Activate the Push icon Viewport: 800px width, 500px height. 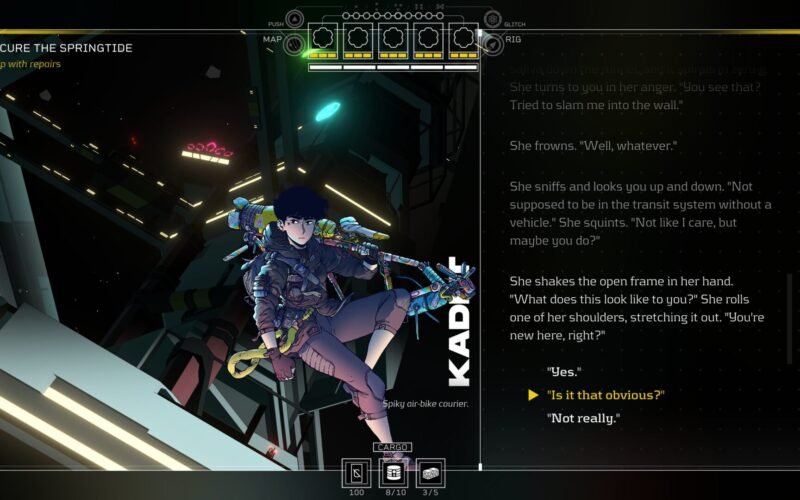pyautogui.click(x=295, y=20)
